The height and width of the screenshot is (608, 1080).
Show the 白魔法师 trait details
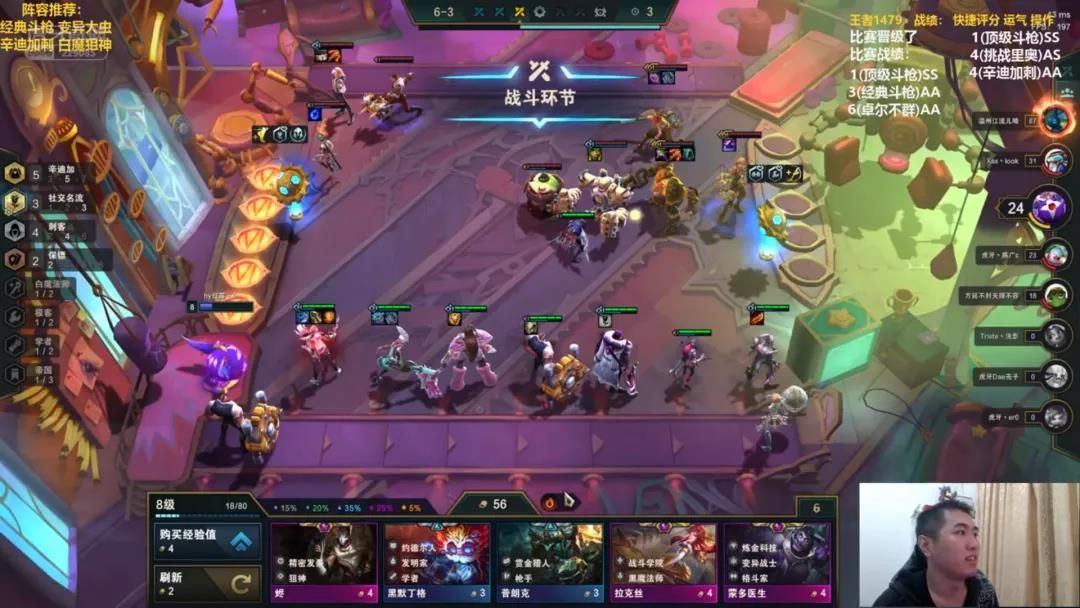coord(45,288)
